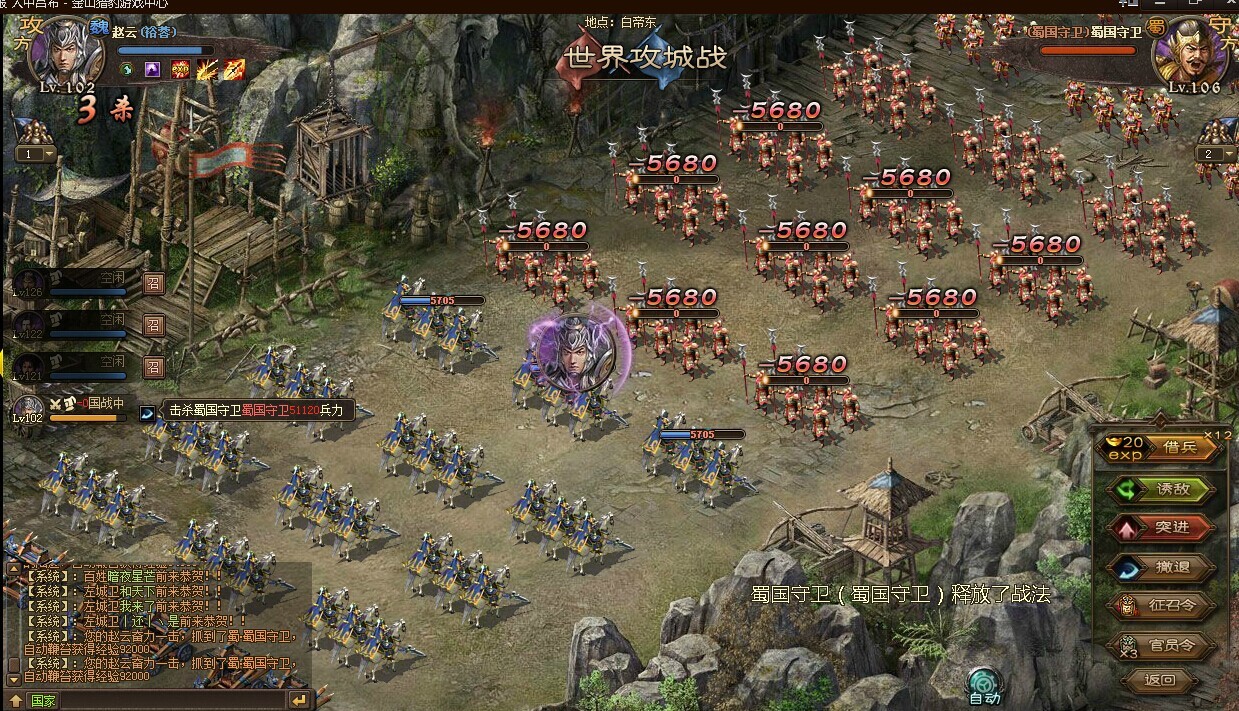Viewport: 1239px width, 711px height.
Task: Use the 征召令 conscription order
Action: point(1172,606)
